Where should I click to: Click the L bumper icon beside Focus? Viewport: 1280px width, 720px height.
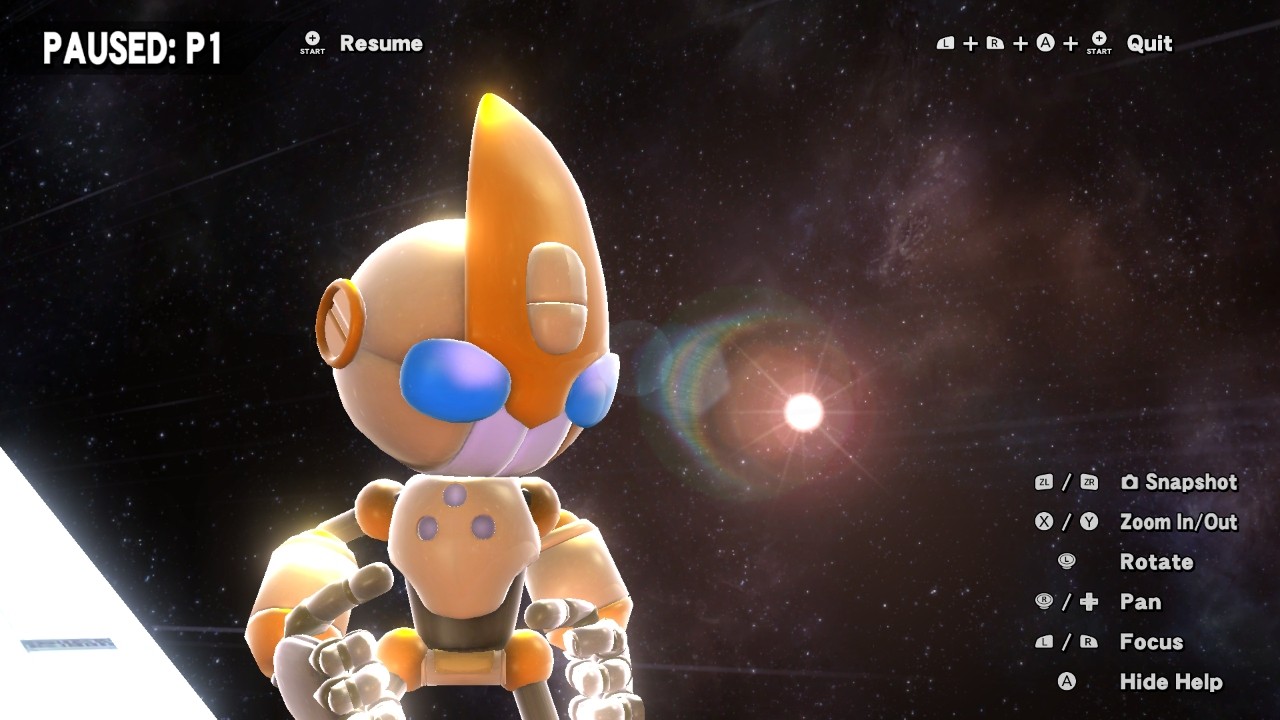1047,641
